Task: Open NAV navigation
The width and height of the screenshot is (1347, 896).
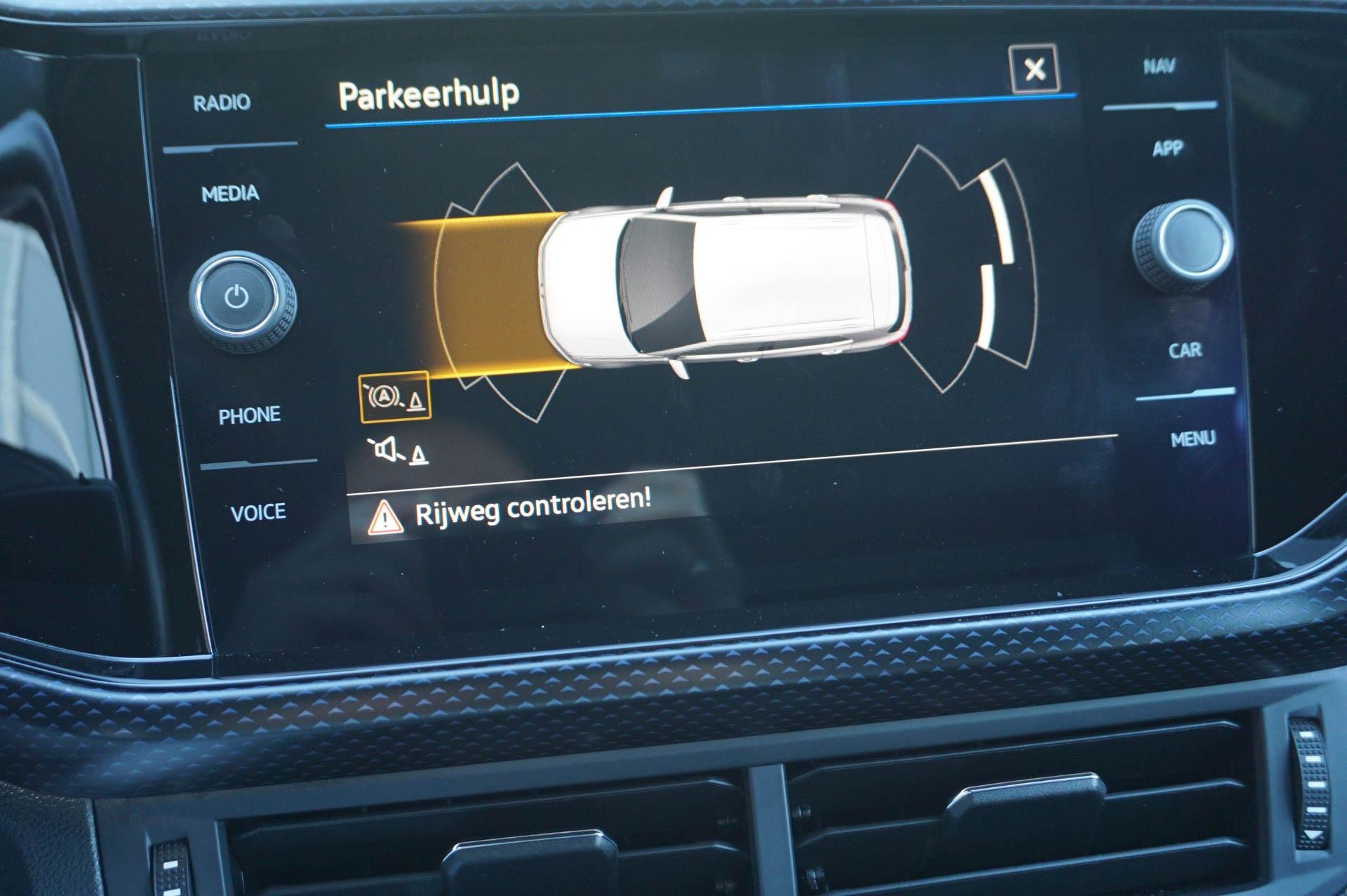Action: click(1159, 67)
